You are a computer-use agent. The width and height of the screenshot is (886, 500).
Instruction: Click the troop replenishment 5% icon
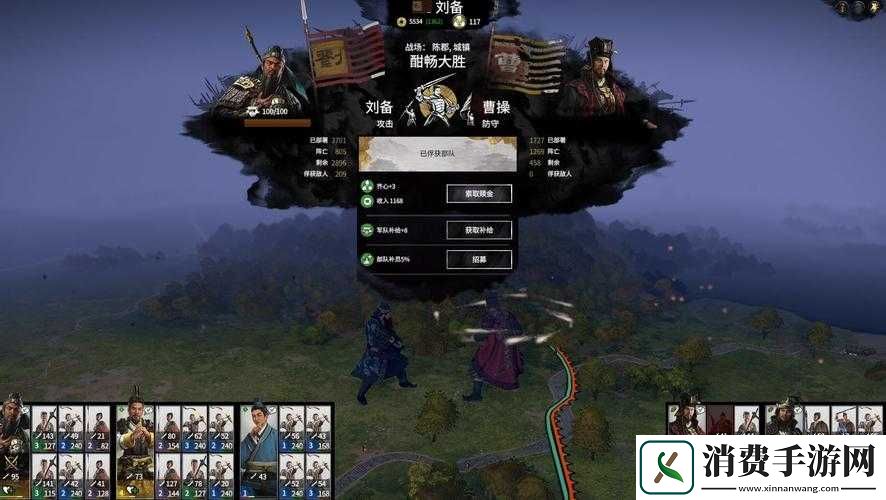point(367,260)
